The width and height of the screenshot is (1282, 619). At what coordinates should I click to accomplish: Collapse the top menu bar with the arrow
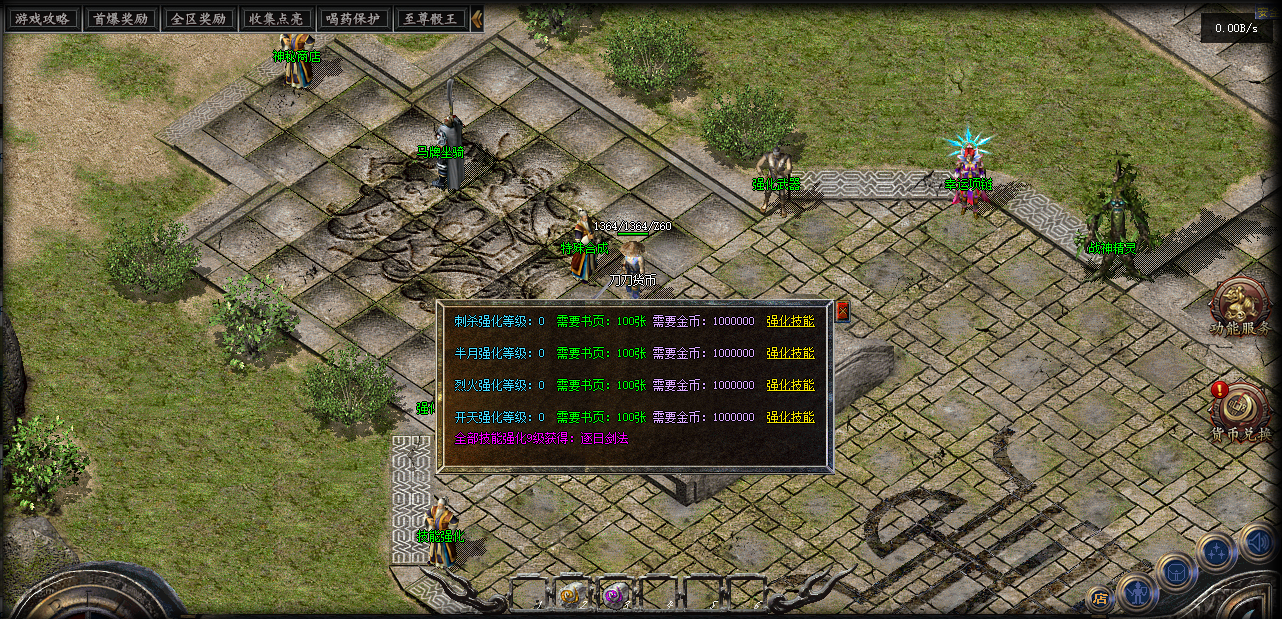point(477,19)
